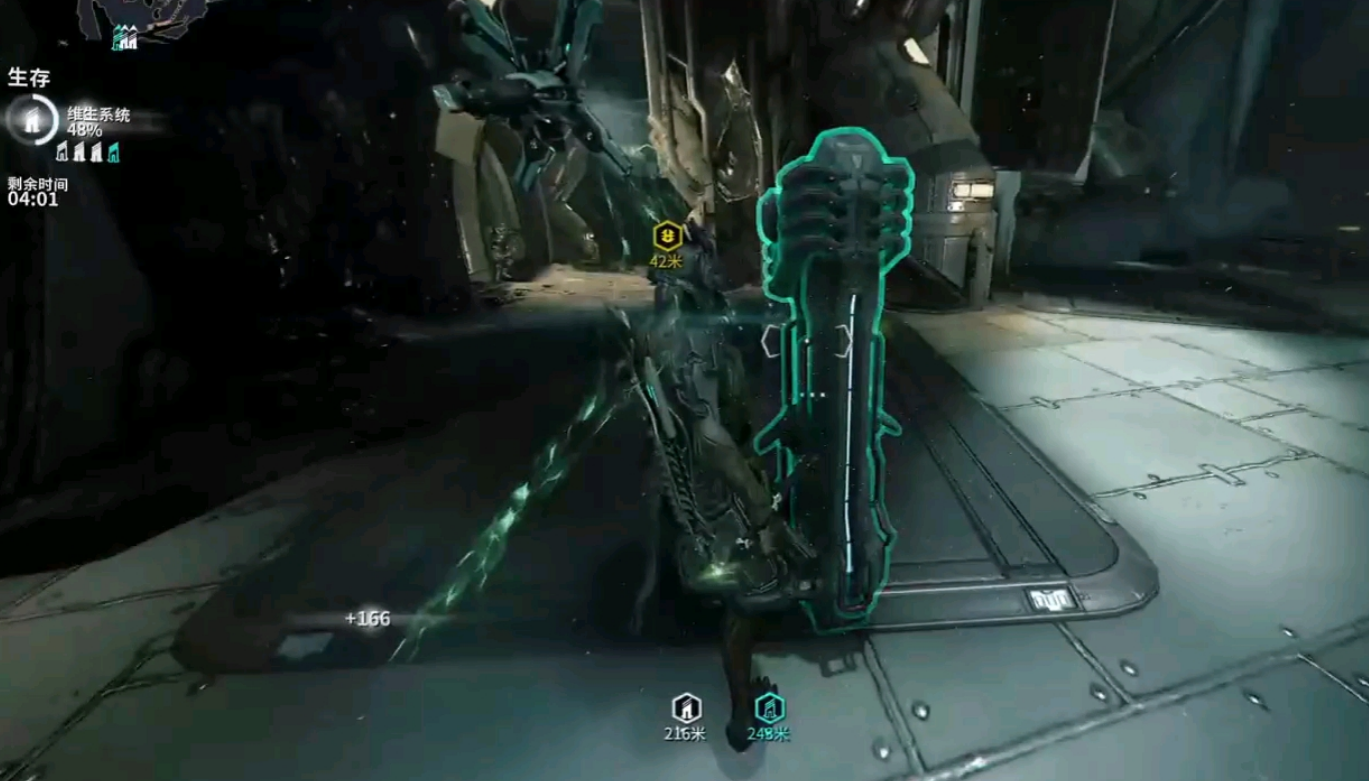This screenshot has width=1369, height=781.
Task: Select the white life support marker at 216米
Action: click(x=686, y=708)
